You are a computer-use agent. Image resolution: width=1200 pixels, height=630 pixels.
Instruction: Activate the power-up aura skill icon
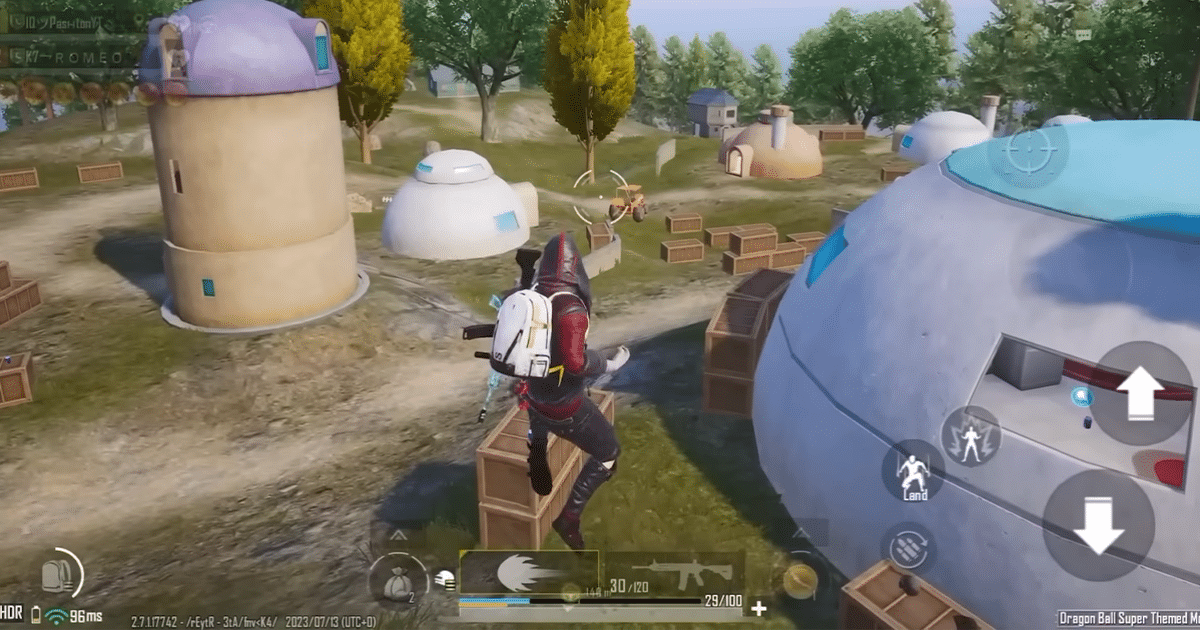[970, 436]
